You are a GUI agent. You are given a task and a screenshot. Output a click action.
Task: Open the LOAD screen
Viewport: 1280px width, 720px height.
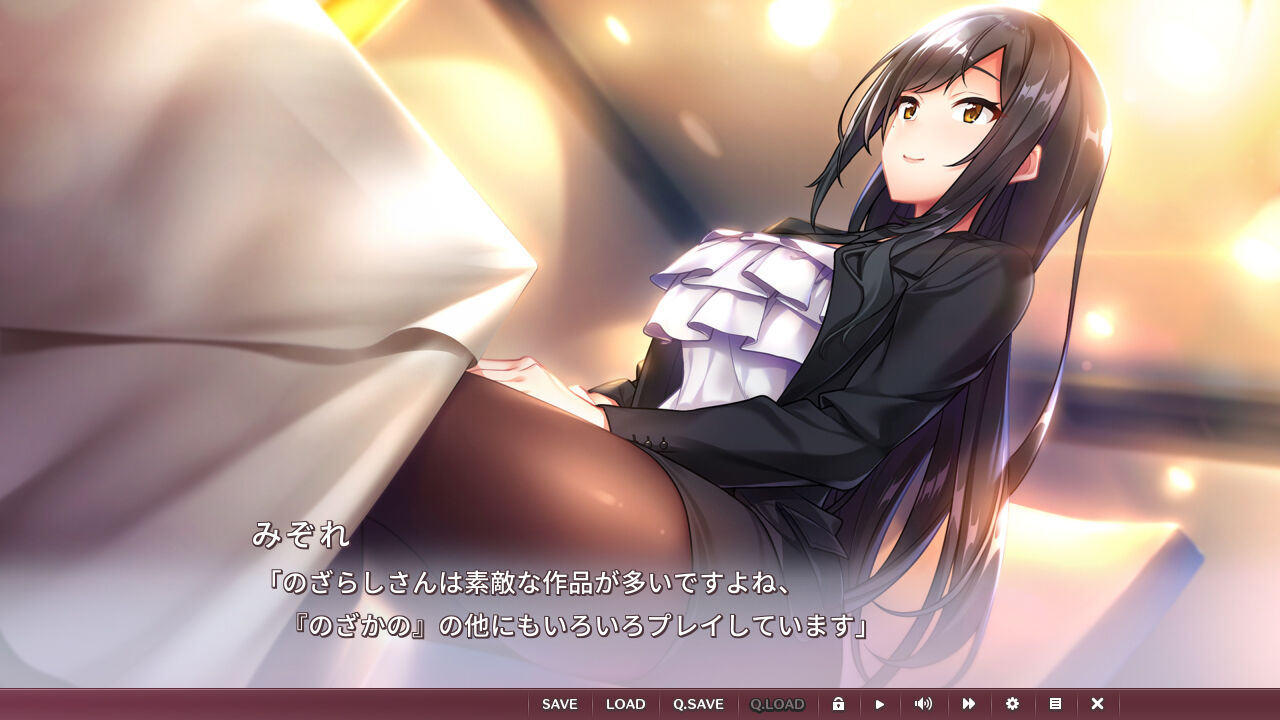[626, 703]
